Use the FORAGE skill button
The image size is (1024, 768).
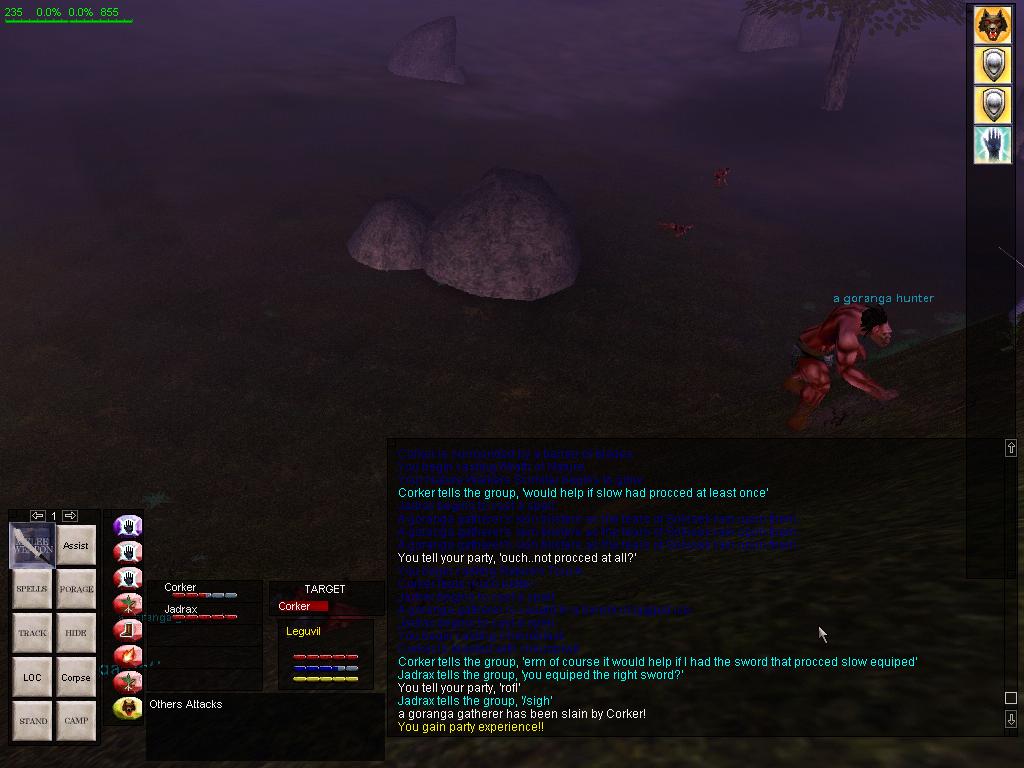(x=76, y=589)
